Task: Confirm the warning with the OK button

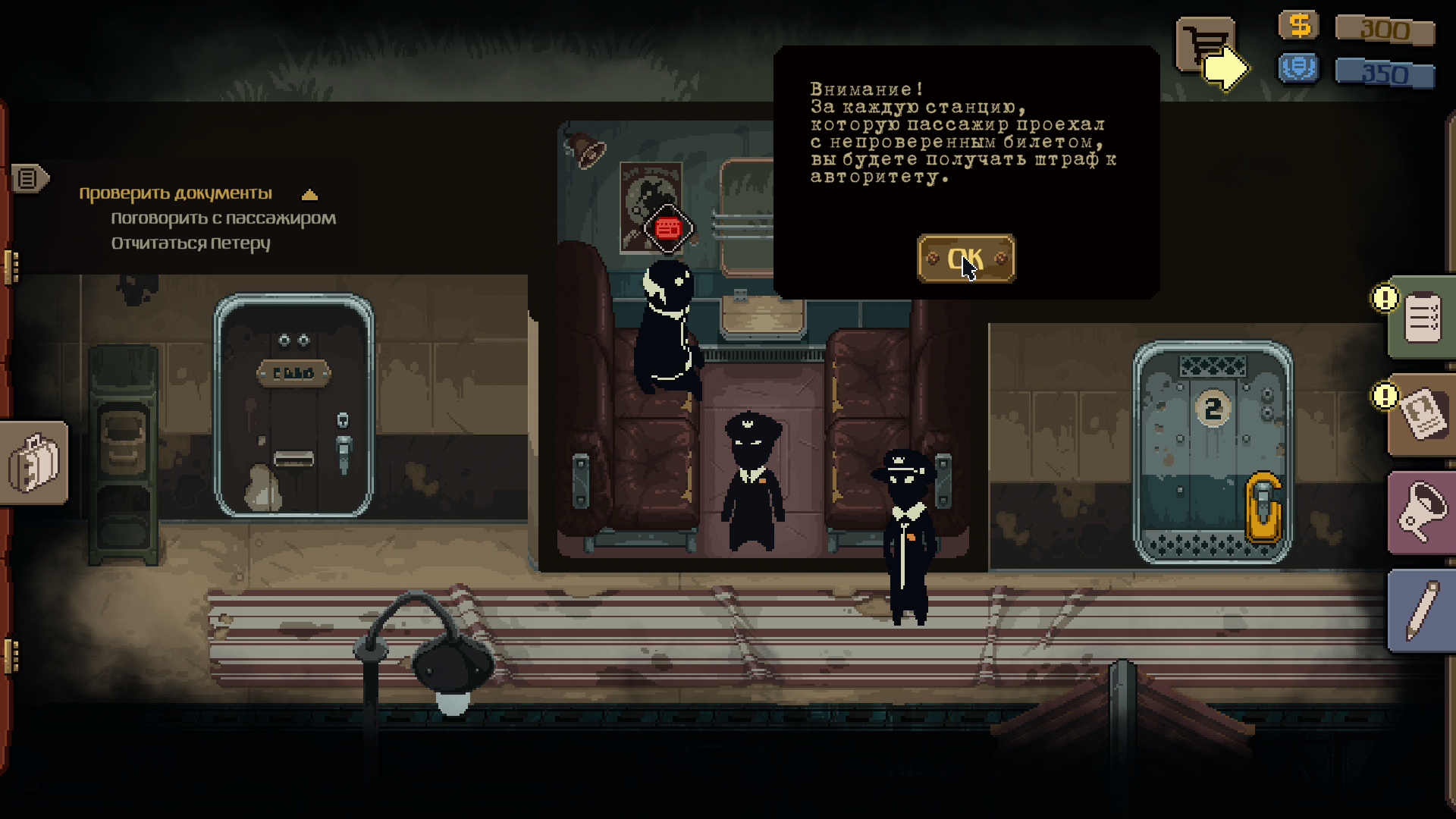Action: coord(965,259)
